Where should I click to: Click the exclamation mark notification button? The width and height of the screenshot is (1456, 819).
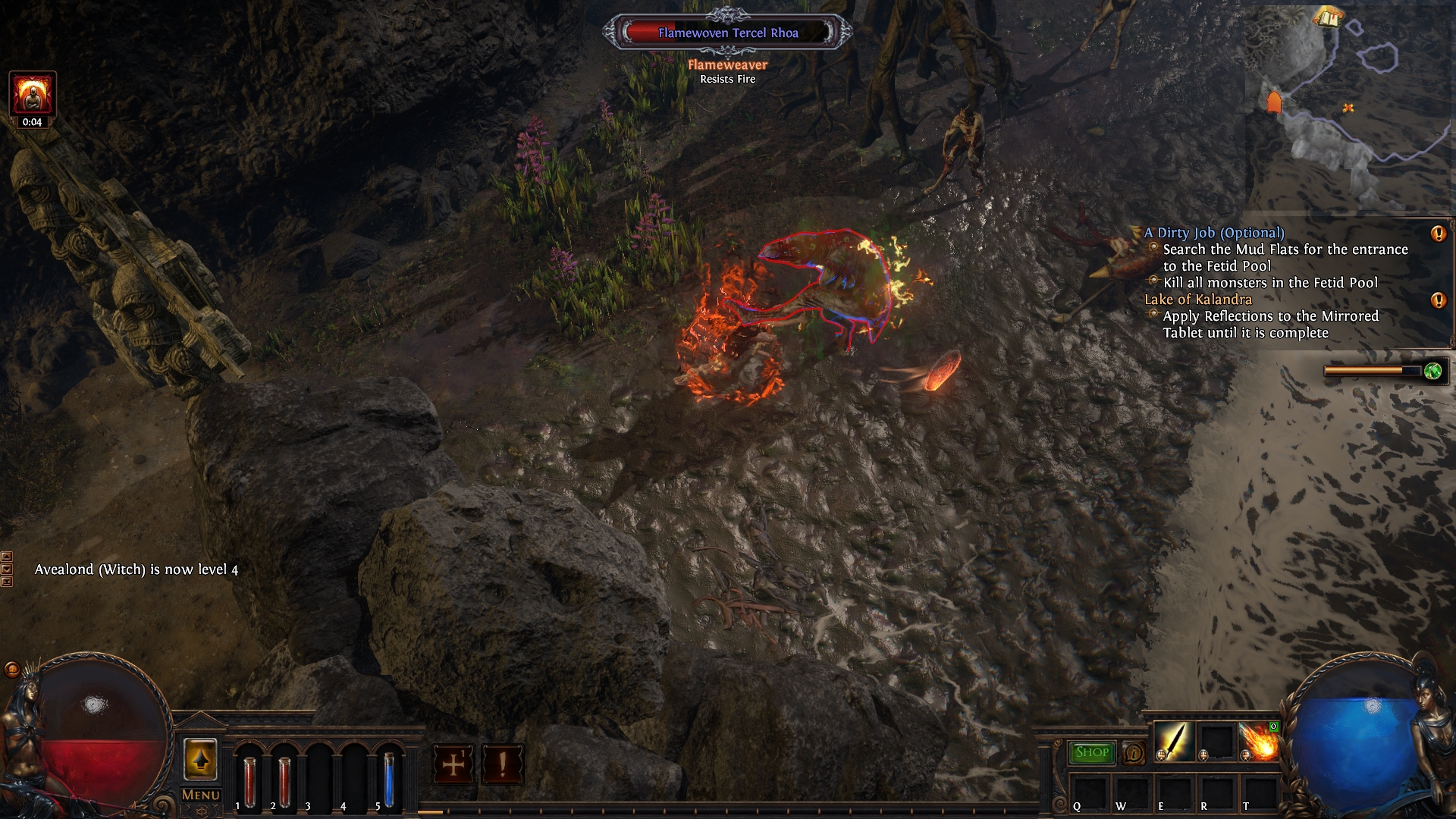[502, 764]
